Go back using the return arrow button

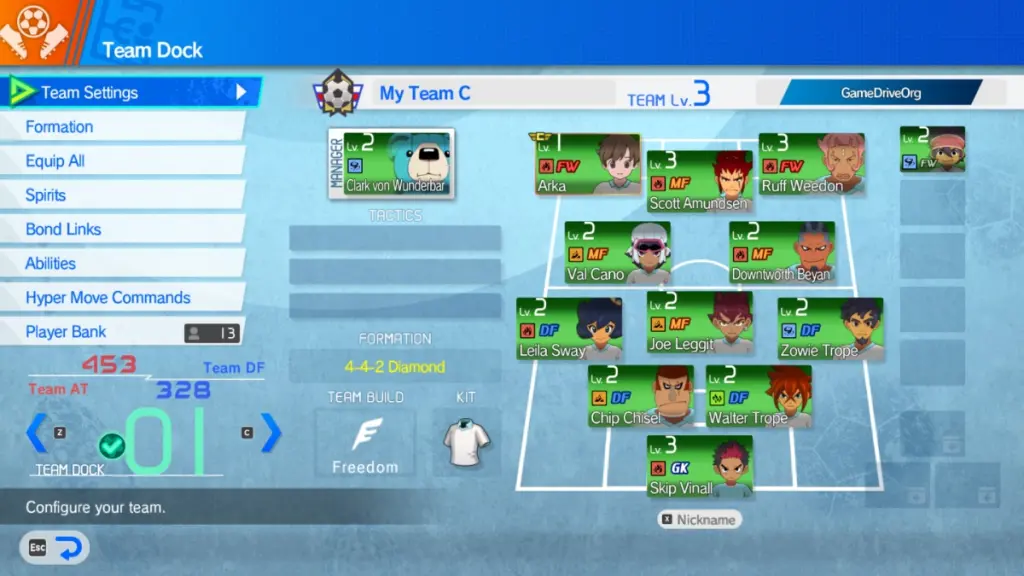click(55, 547)
